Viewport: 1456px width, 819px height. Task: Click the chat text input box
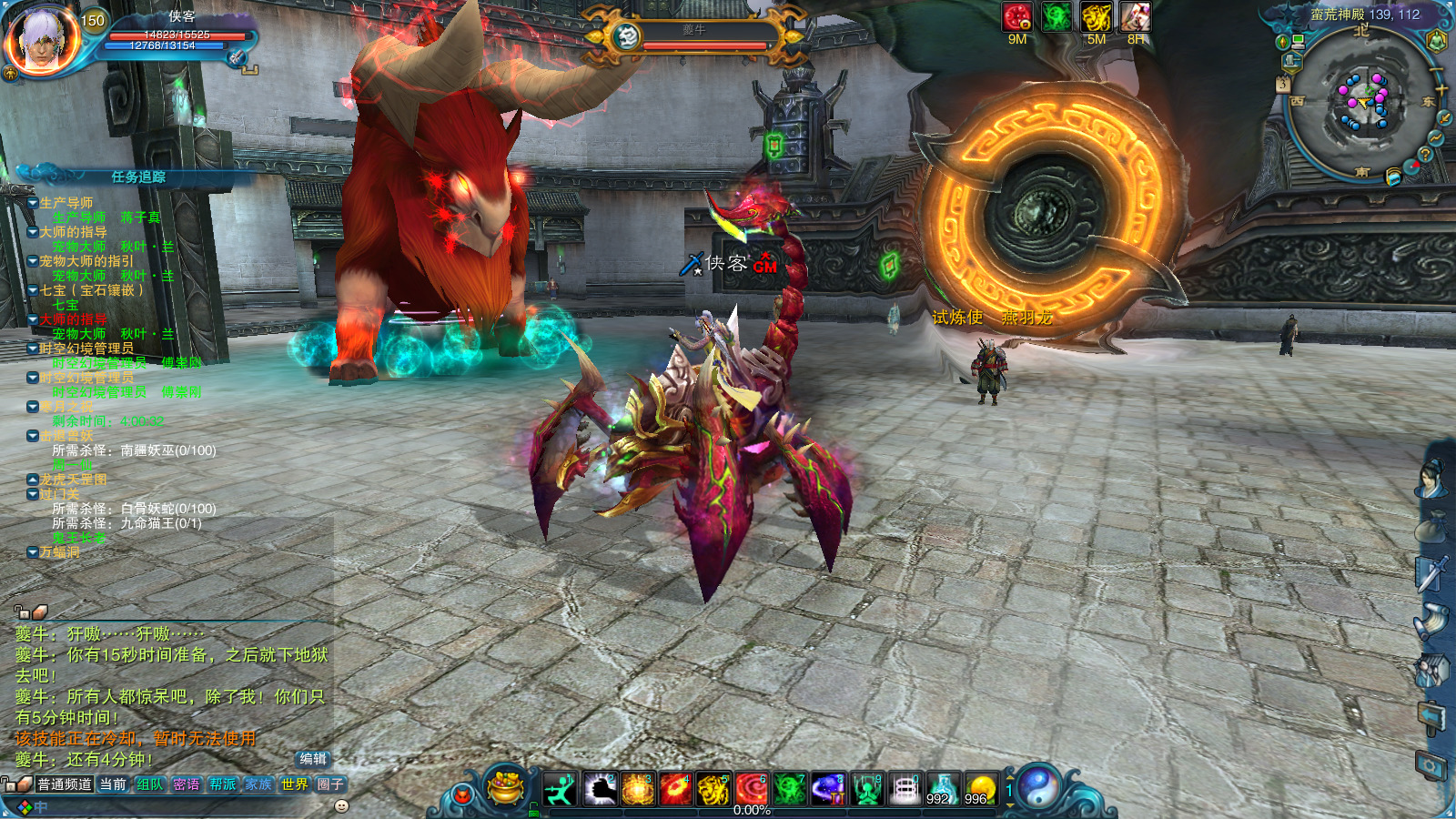tap(182, 806)
